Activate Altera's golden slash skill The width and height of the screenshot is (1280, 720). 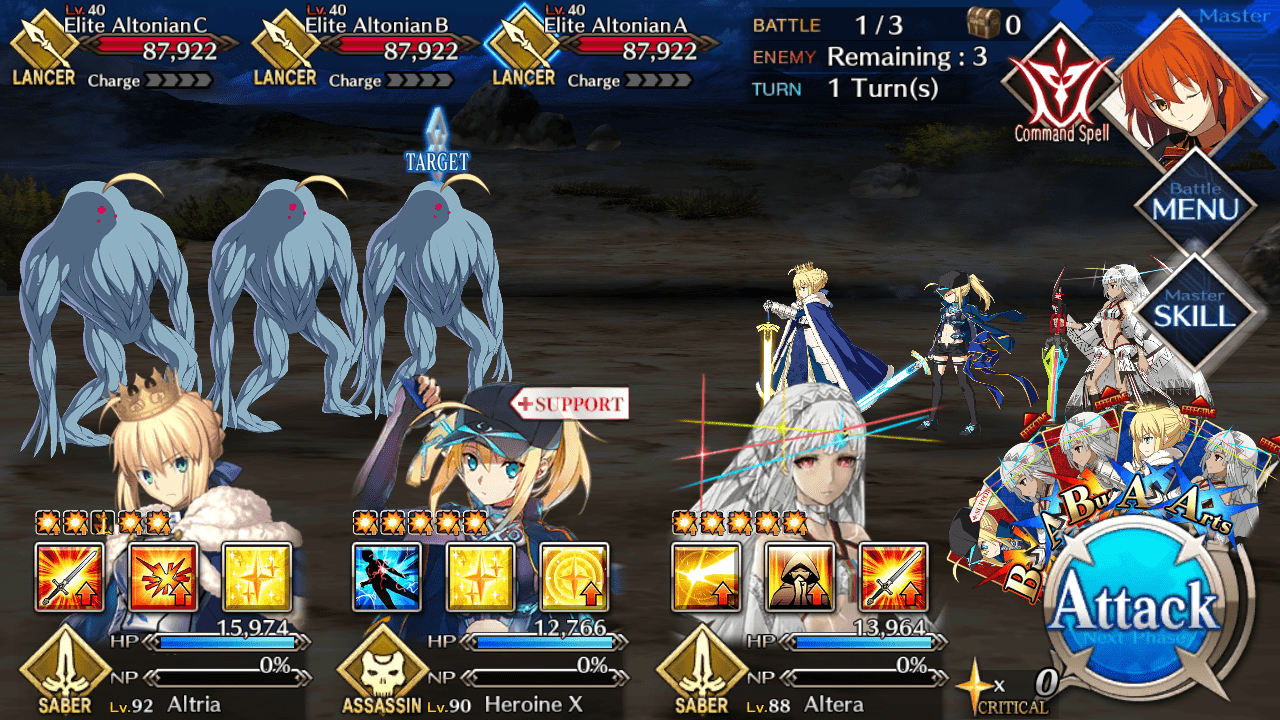tap(706, 577)
